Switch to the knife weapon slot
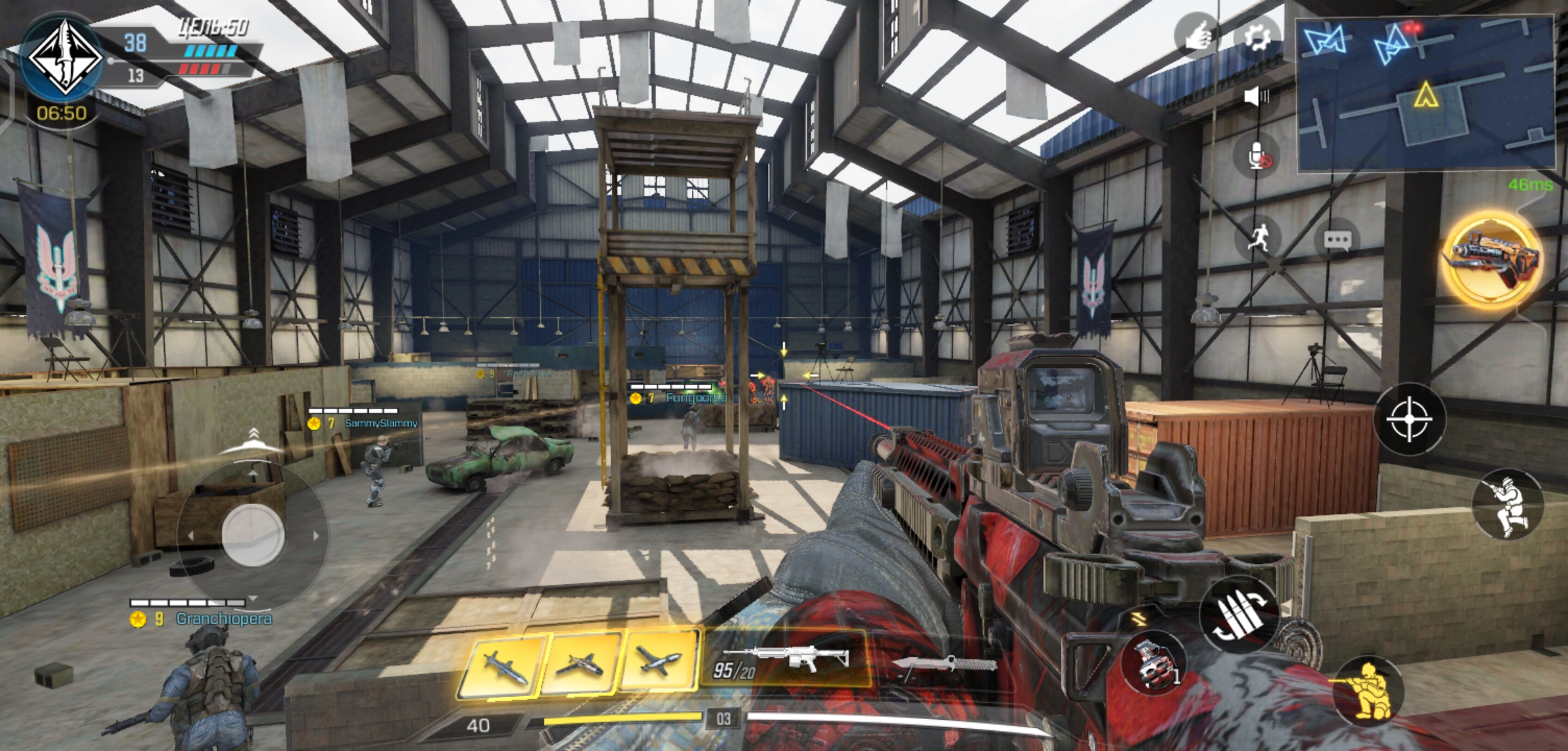Viewport: 1568px width, 751px height. pos(945,664)
